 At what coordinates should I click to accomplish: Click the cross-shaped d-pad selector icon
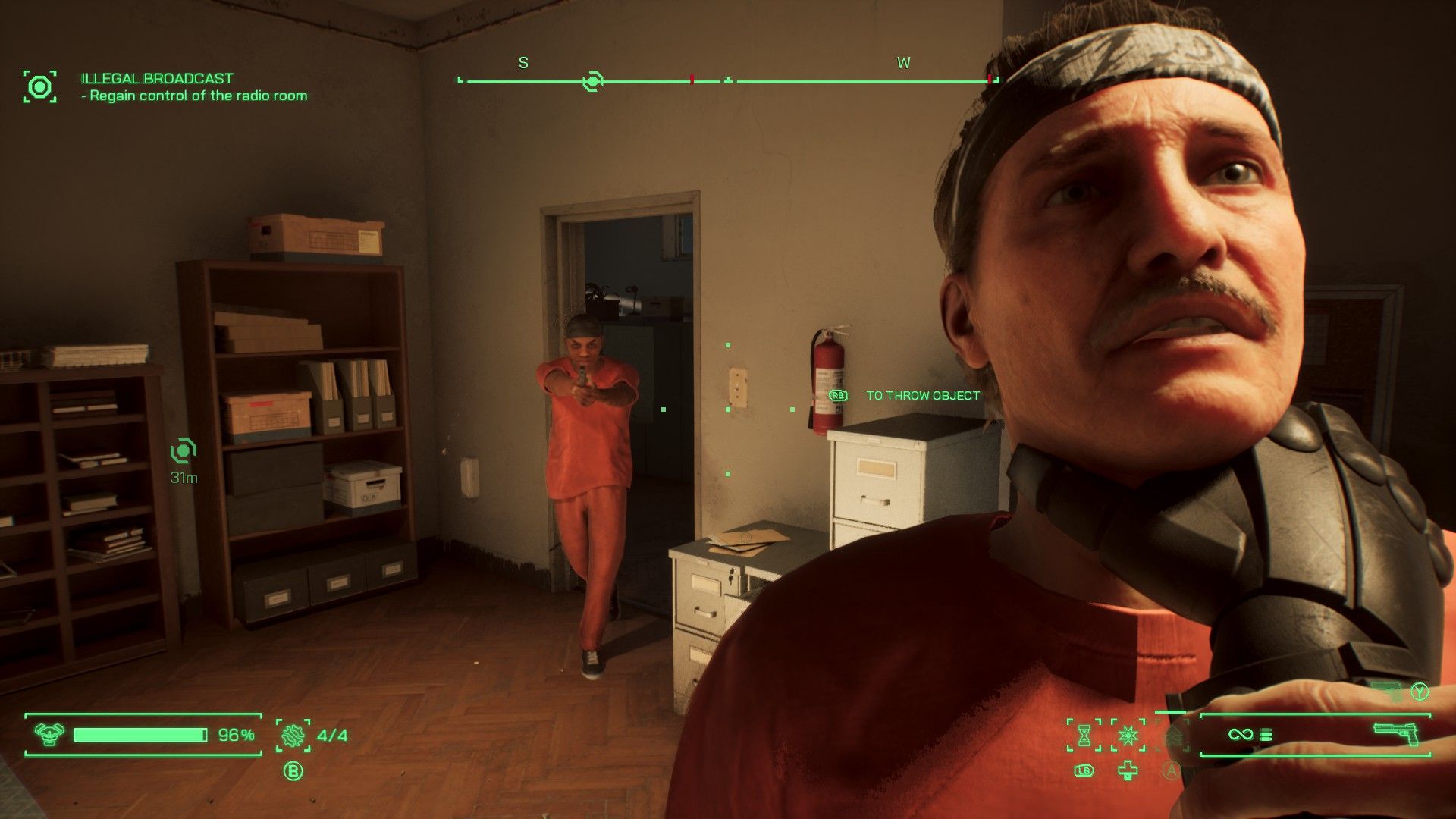pyautogui.click(x=1128, y=771)
